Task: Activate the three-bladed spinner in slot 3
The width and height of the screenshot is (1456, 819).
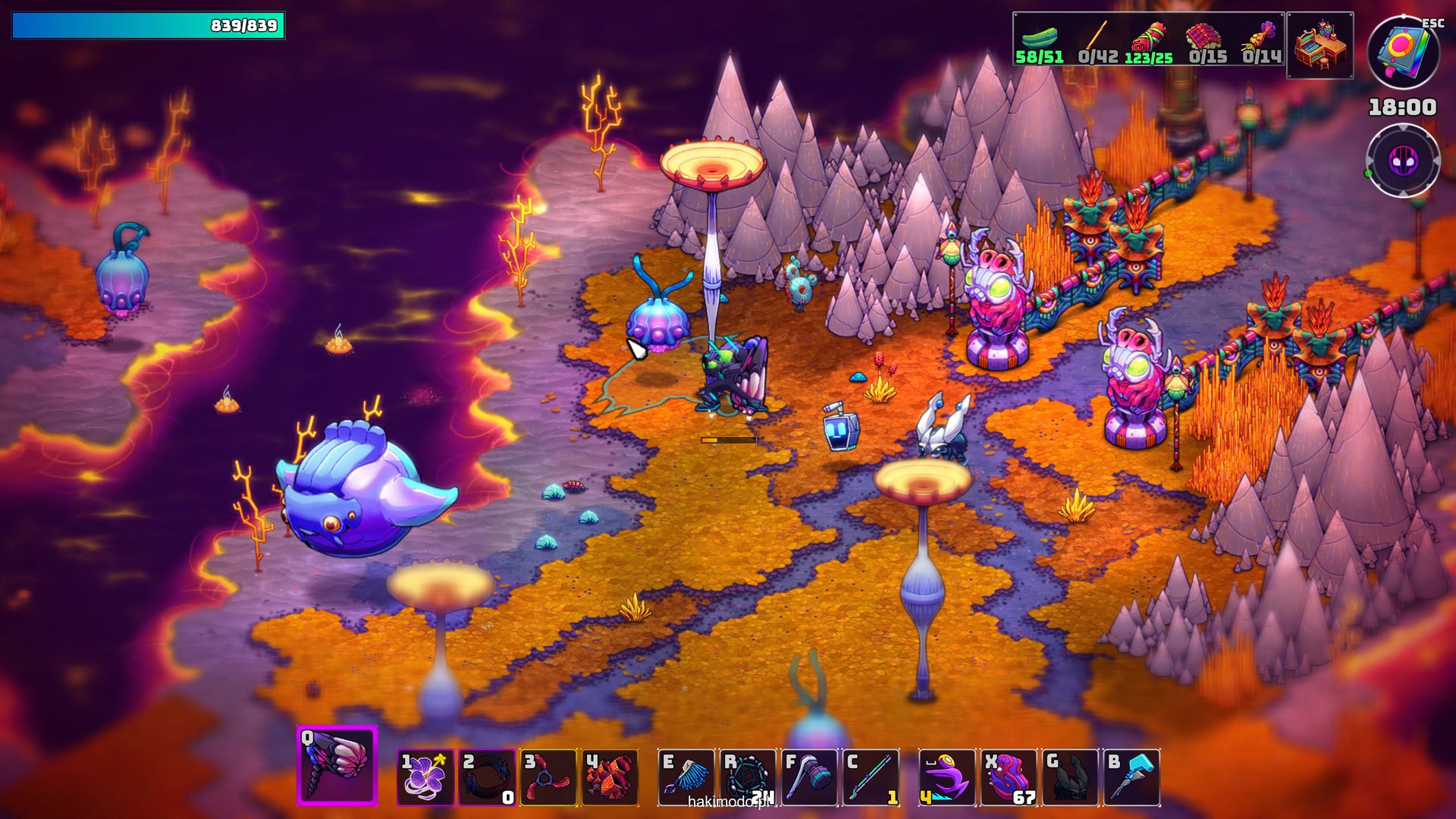Action: (548, 777)
